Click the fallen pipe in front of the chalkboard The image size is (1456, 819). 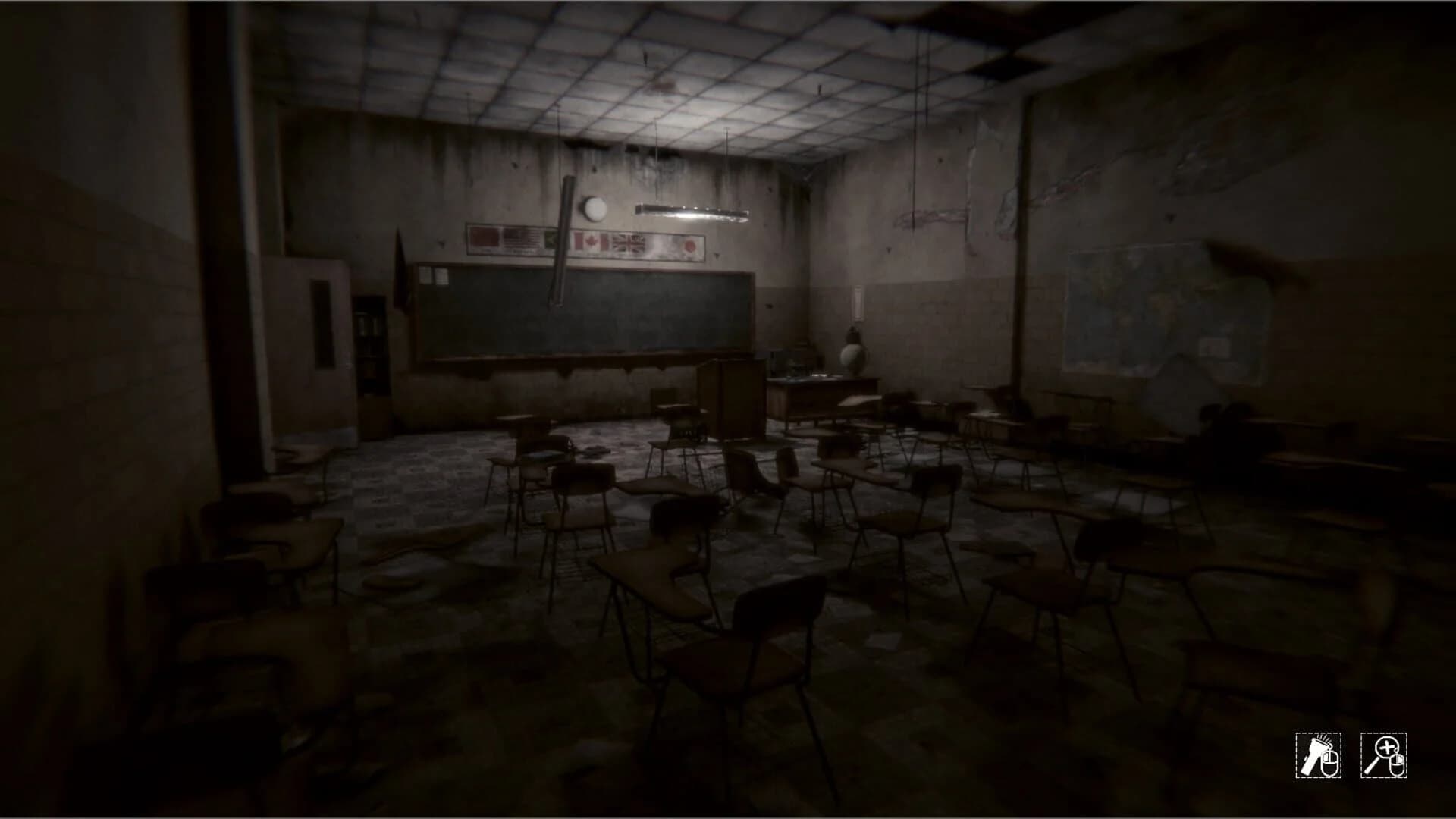(x=561, y=243)
